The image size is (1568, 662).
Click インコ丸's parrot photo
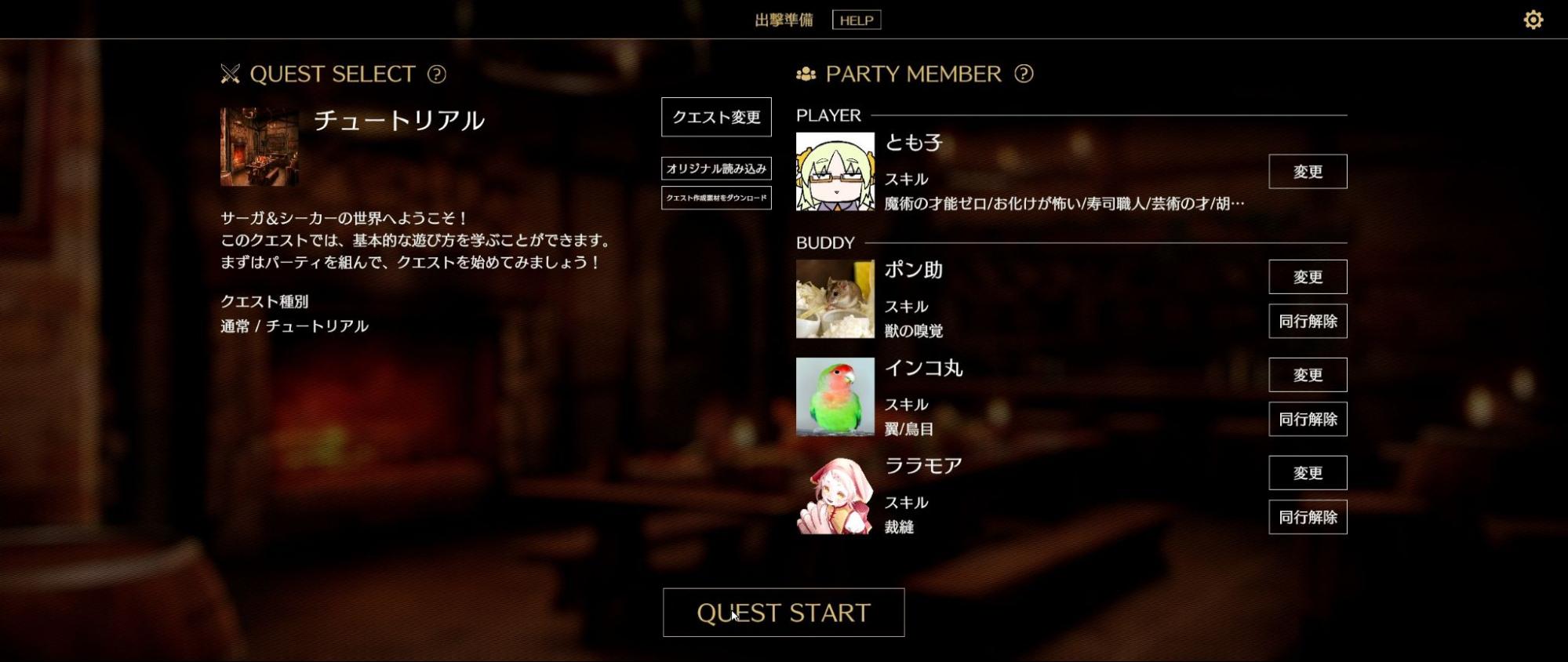[835, 398]
